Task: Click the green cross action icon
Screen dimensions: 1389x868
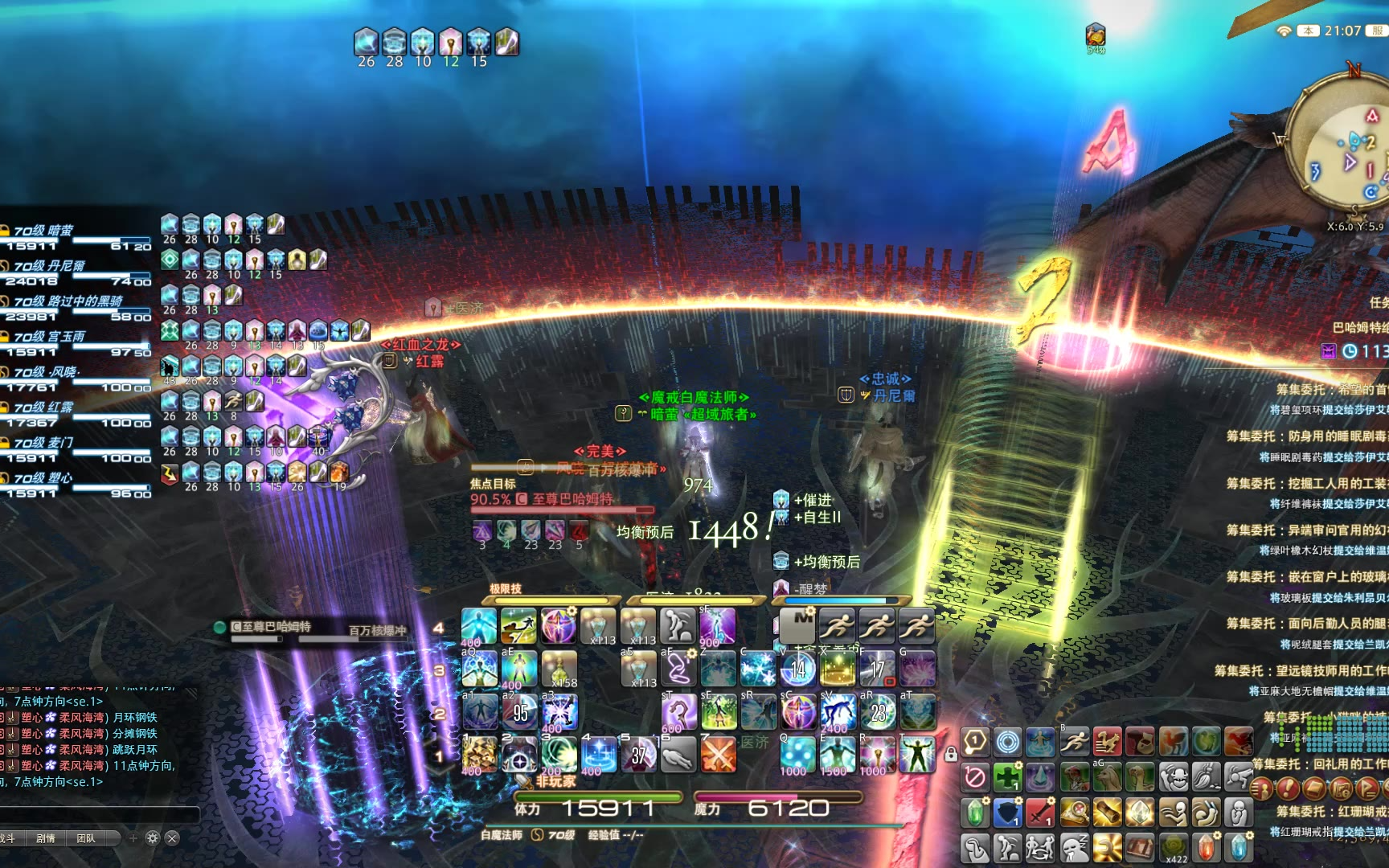Action: click(x=1007, y=777)
